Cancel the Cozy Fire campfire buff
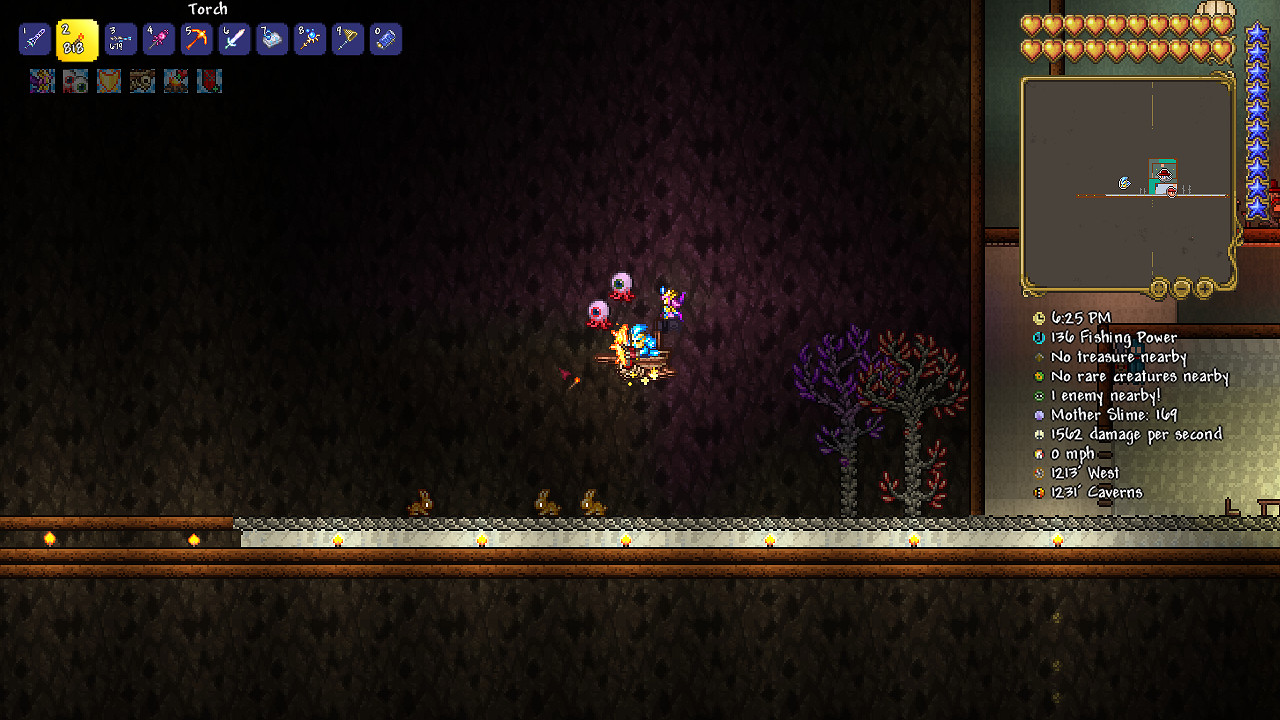Image resolution: width=1280 pixels, height=720 pixels. click(x=176, y=81)
